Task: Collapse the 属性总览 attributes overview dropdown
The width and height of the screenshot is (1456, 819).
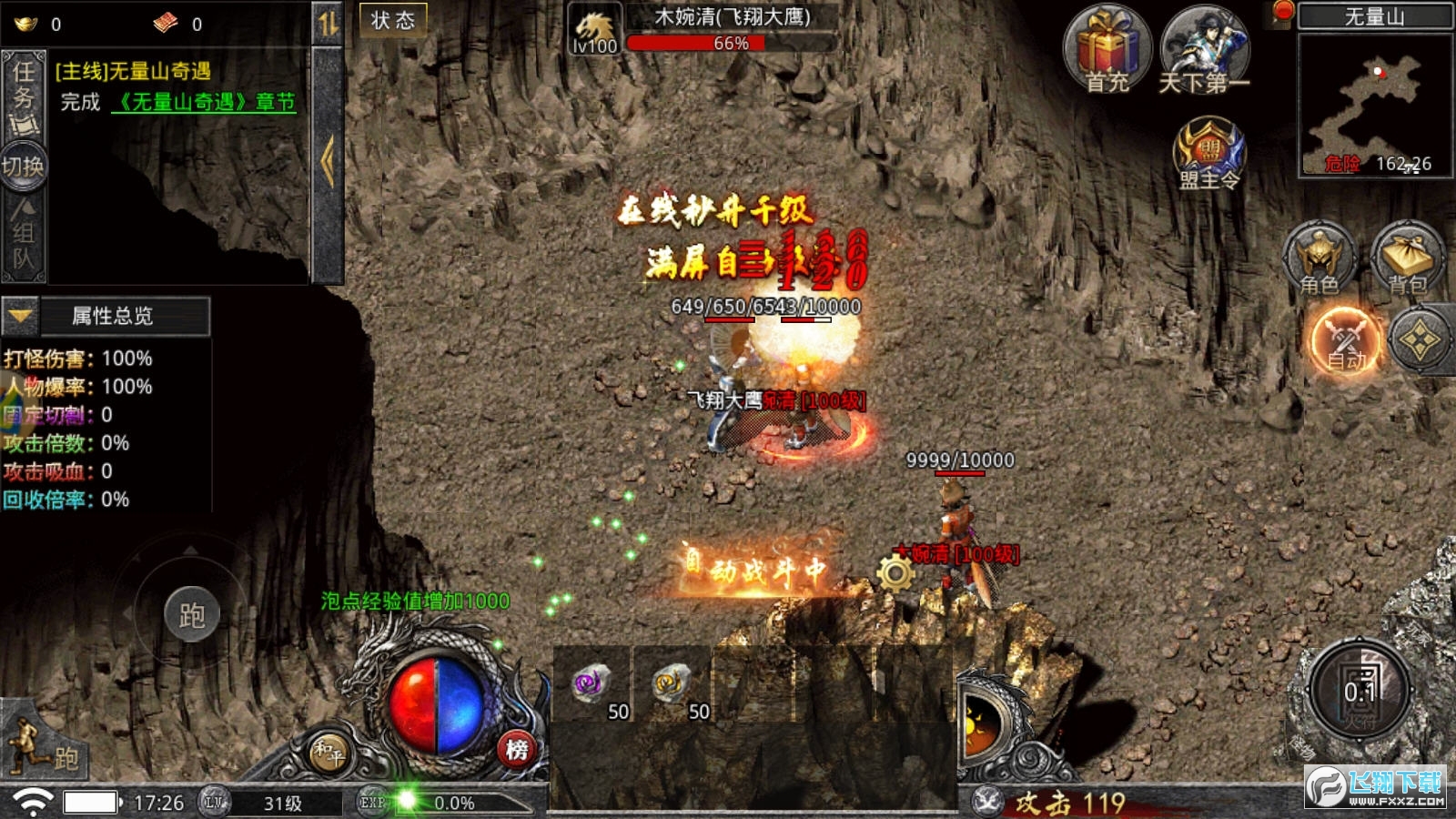Action: (x=21, y=316)
